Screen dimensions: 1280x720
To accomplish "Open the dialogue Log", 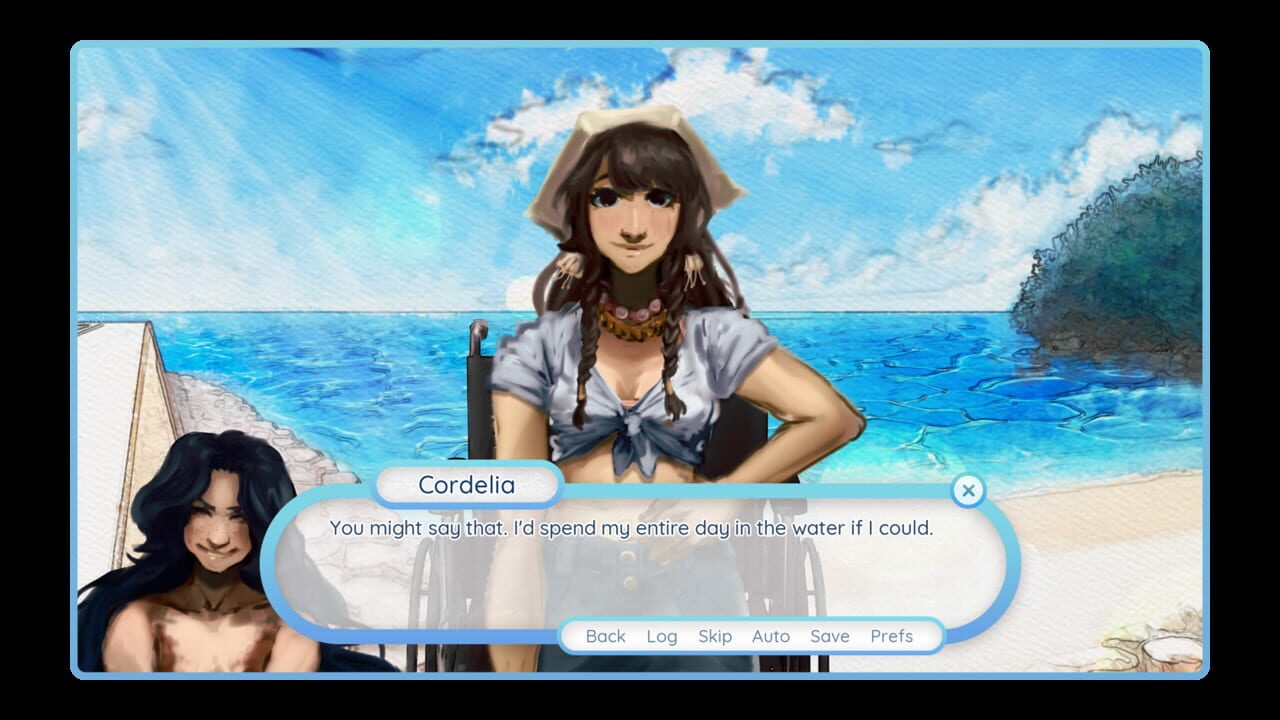I will [662, 636].
